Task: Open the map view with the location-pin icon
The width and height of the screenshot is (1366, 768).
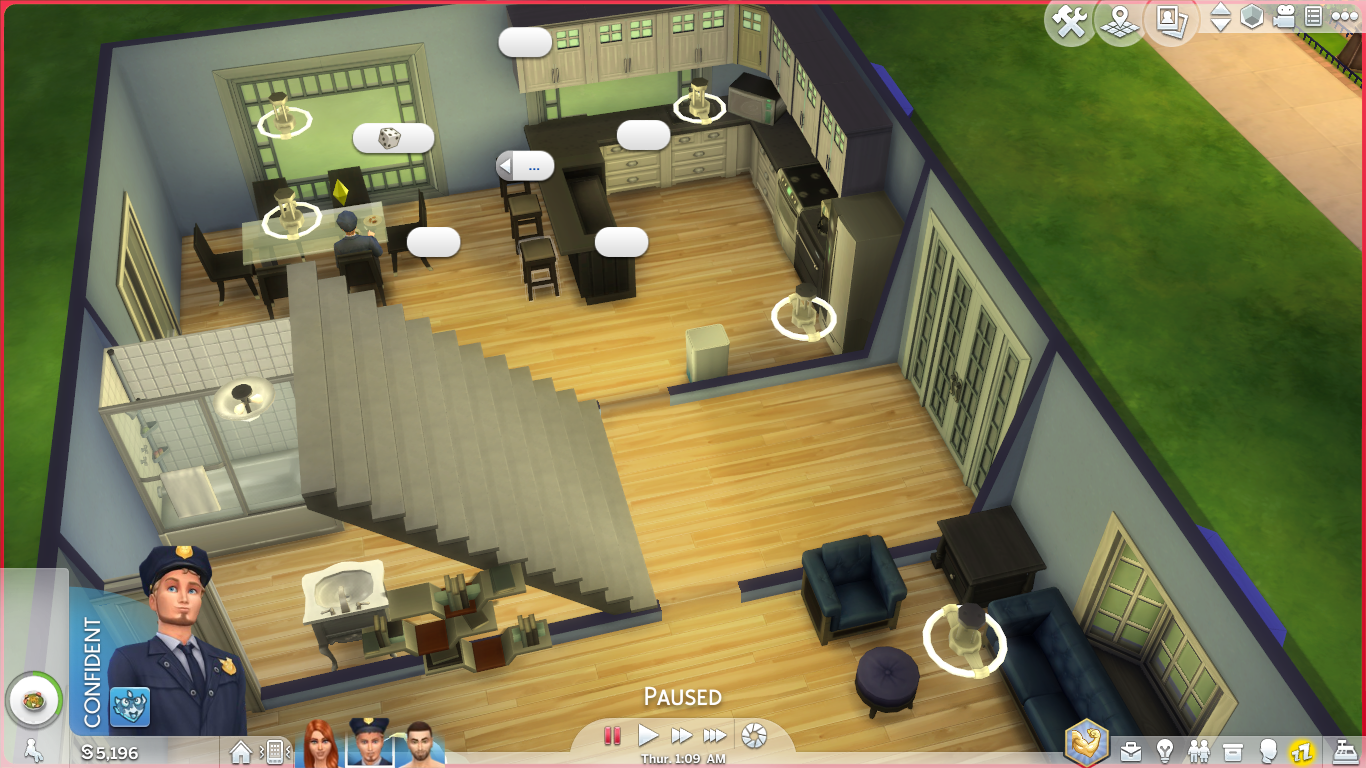Action: click(1120, 22)
